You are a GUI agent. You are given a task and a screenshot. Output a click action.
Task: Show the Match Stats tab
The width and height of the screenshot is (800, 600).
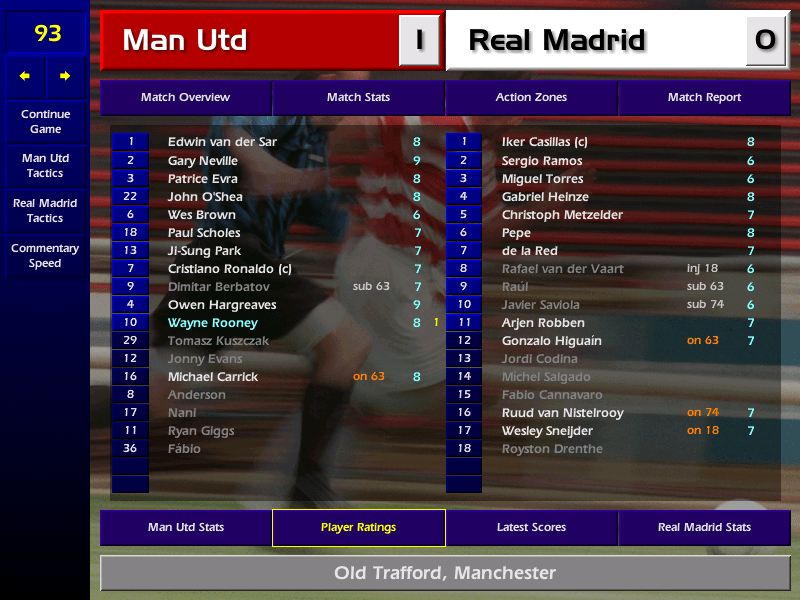[358, 98]
